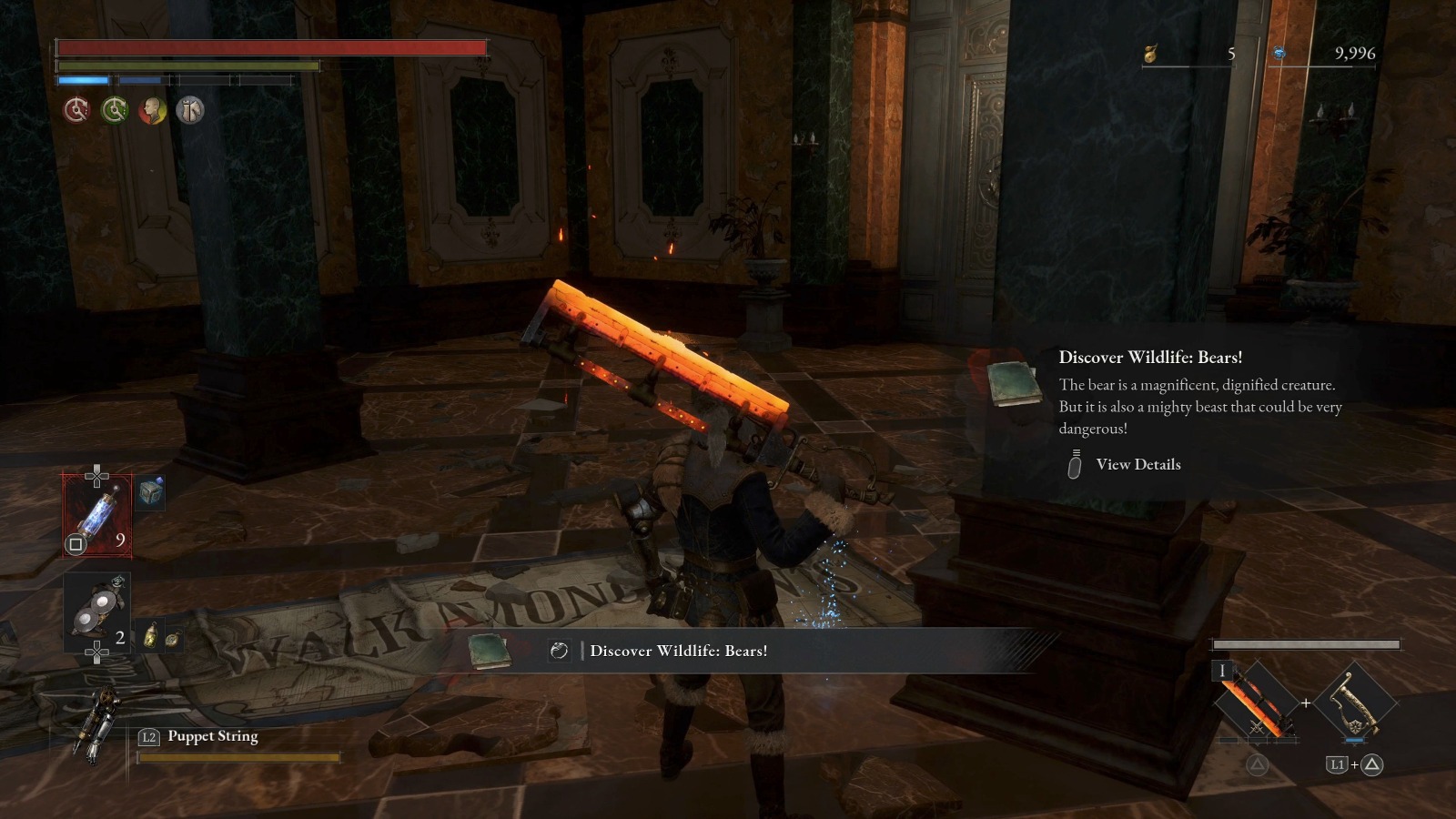The width and height of the screenshot is (1456, 819).
Task: Select the Pulse Cell item slot
Action: pyautogui.click(x=96, y=514)
